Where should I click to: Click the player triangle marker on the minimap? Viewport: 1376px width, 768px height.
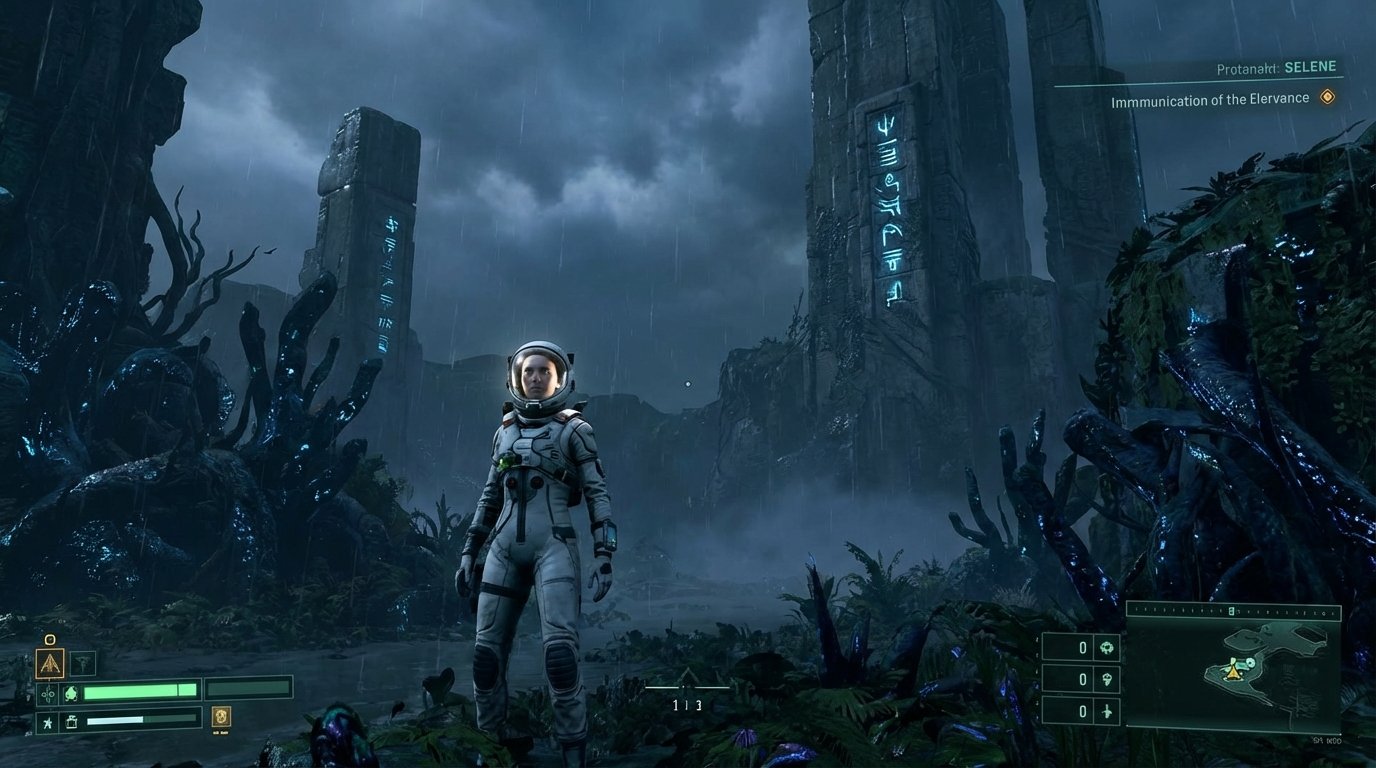pyautogui.click(x=1232, y=675)
